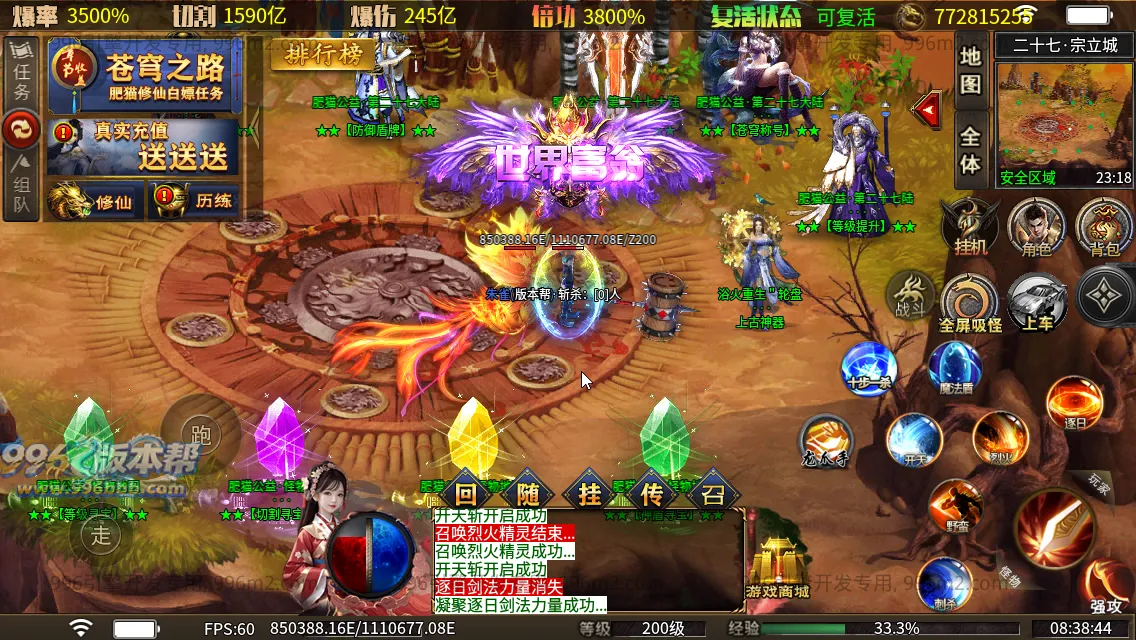Click the 上车 mount car icon
The width and height of the screenshot is (1136, 640).
point(1036,300)
